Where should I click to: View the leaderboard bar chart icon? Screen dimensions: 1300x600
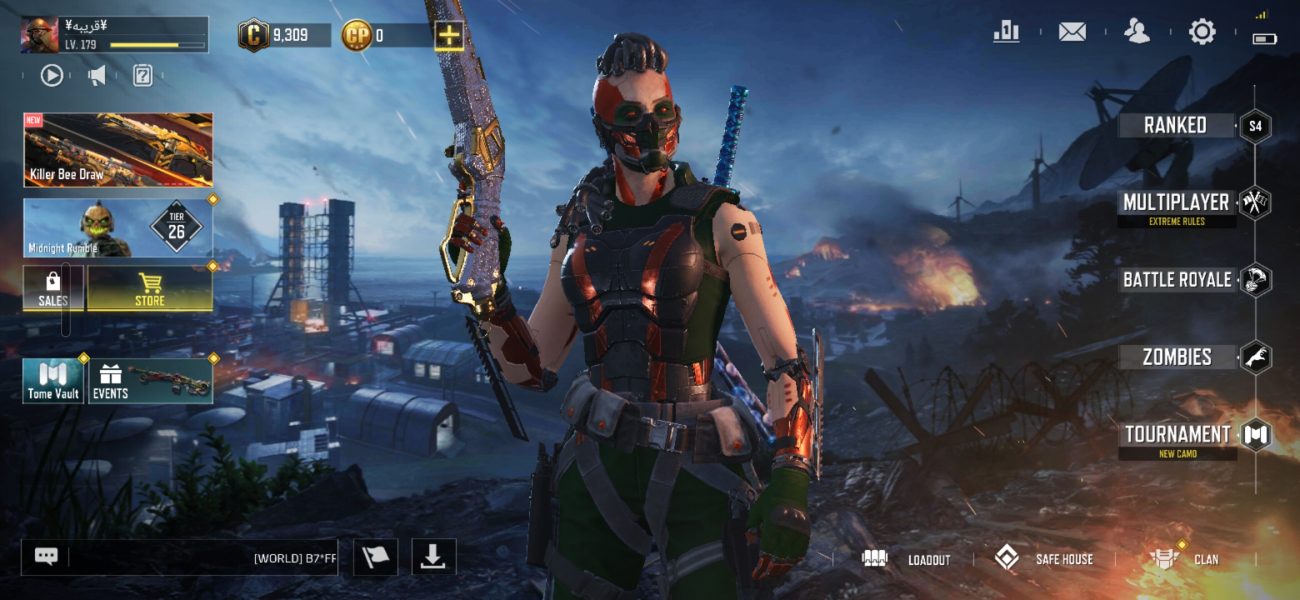(x=1006, y=32)
